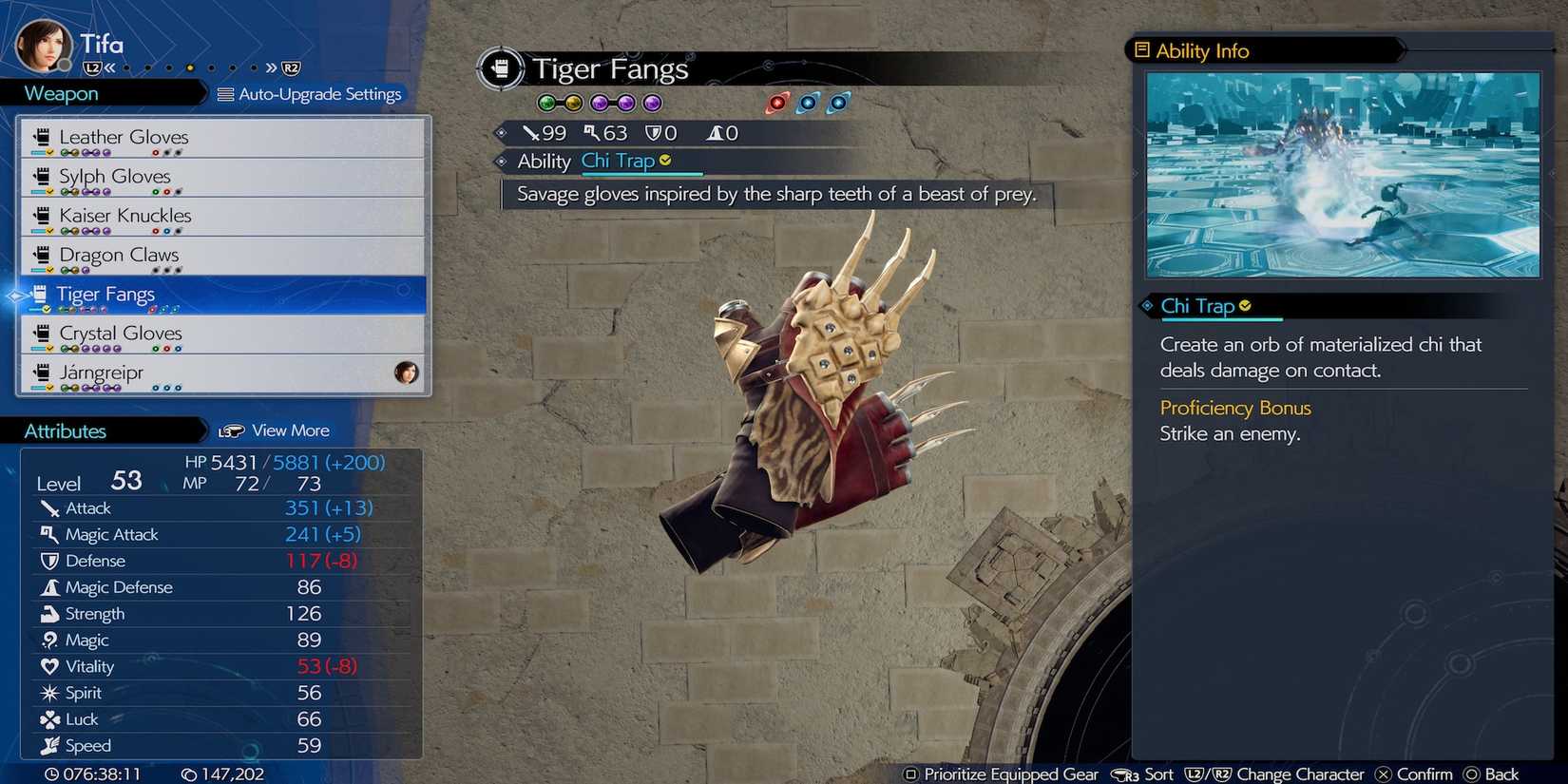
Task: Click the yellow checkmark beside Chi Trap ability
Action: click(664, 160)
